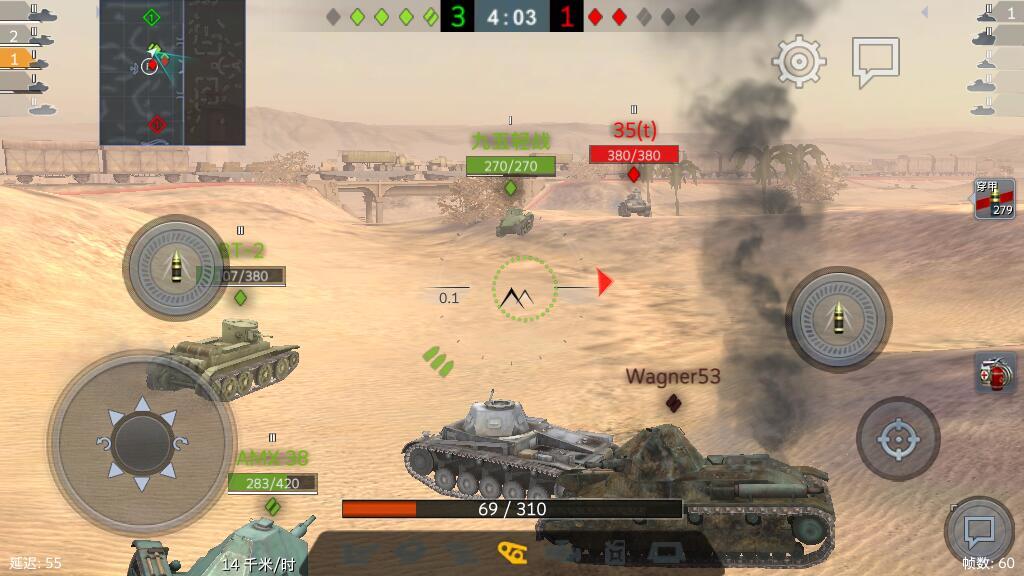
Task: Tap the minimap
Action: pyautogui.click(x=172, y=72)
